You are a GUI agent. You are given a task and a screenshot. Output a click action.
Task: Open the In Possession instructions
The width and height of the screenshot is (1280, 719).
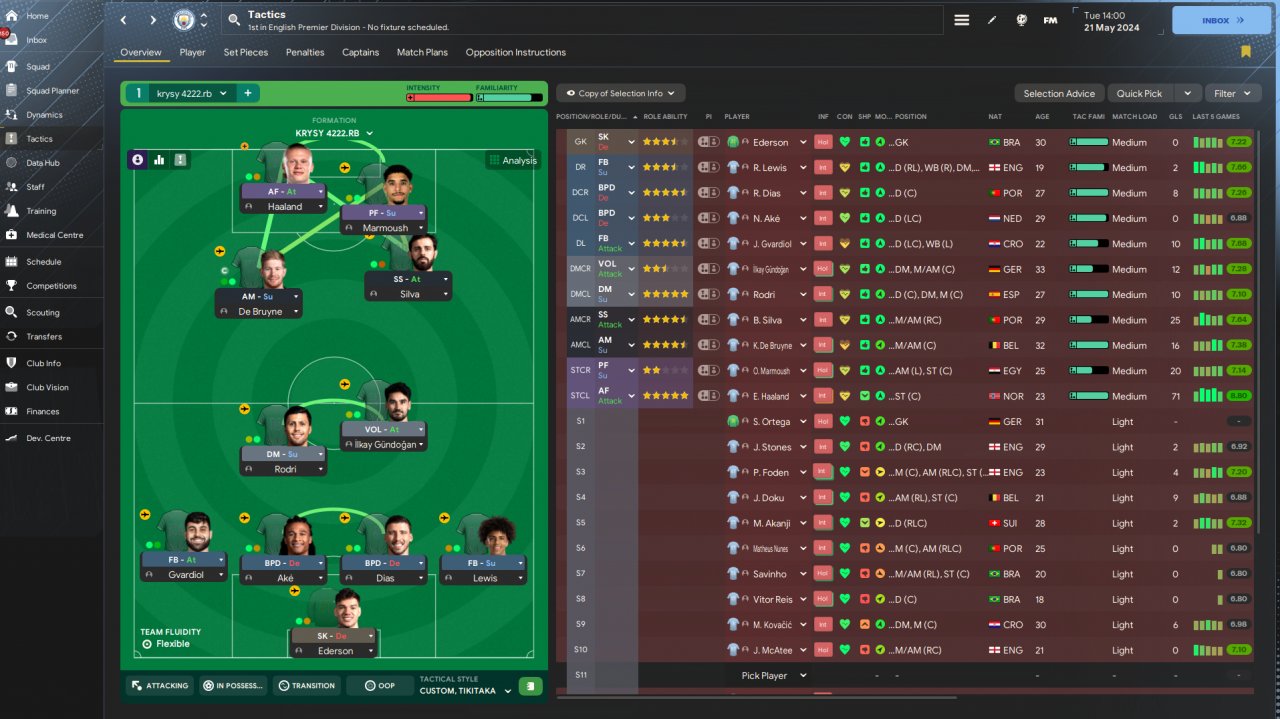pyautogui.click(x=231, y=686)
